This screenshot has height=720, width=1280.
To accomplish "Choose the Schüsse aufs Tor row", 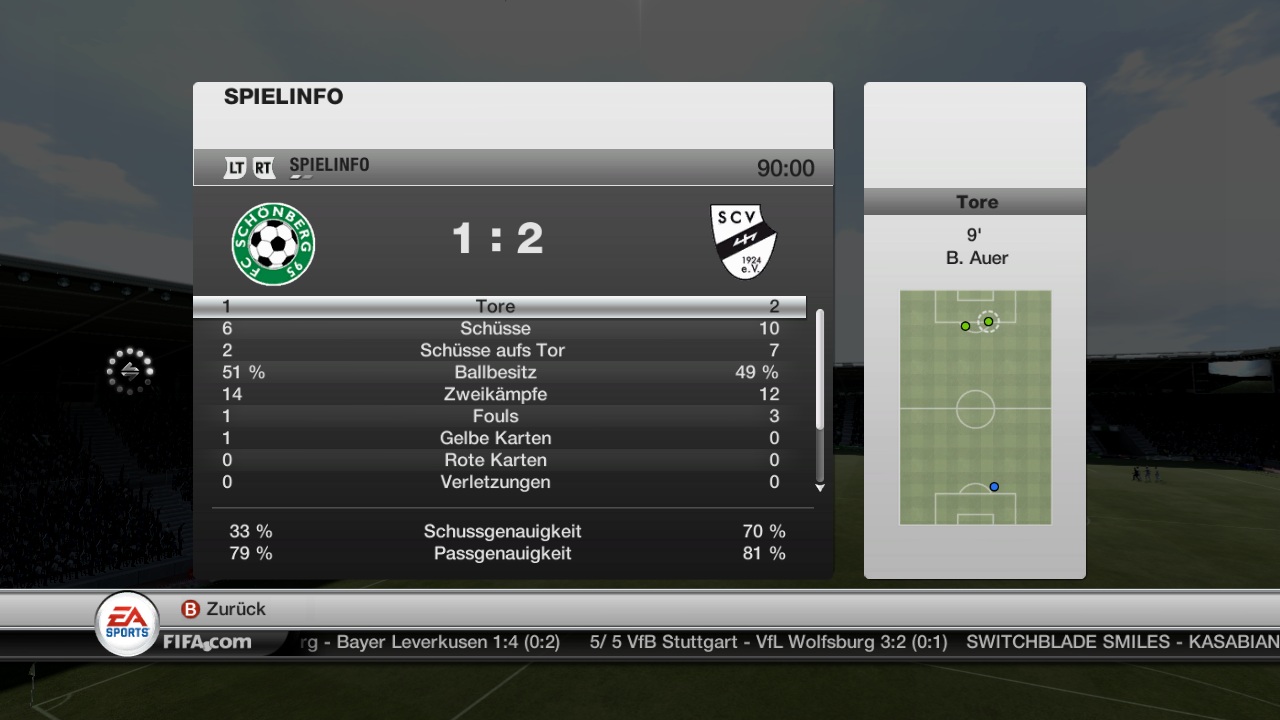I will 496,350.
